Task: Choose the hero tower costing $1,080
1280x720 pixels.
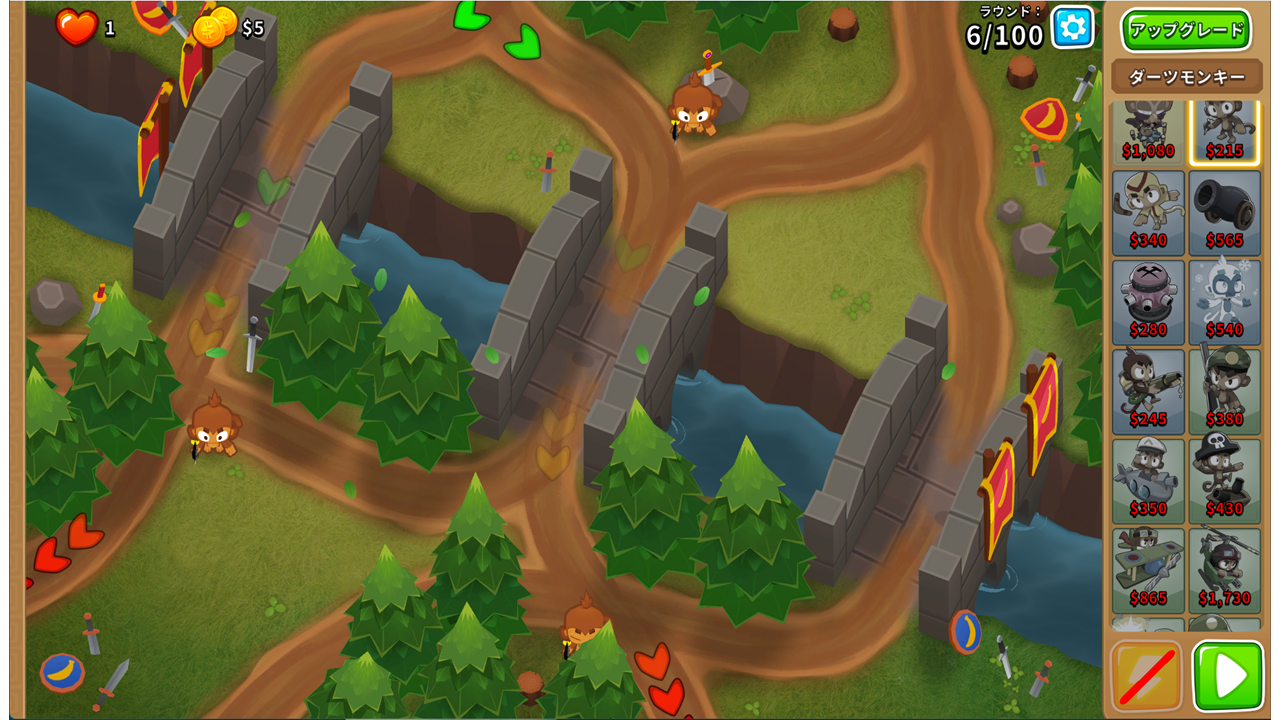Action: 1148,130
